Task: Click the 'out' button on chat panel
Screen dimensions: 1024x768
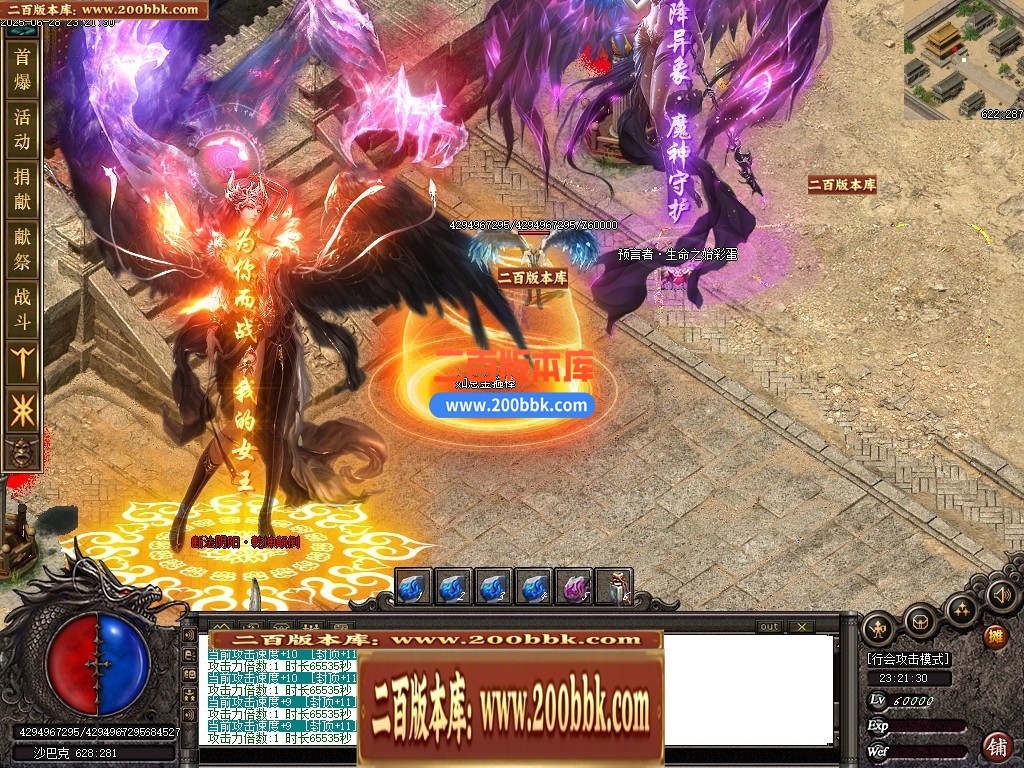Action: pyautogui.click(x=769, y=627)
